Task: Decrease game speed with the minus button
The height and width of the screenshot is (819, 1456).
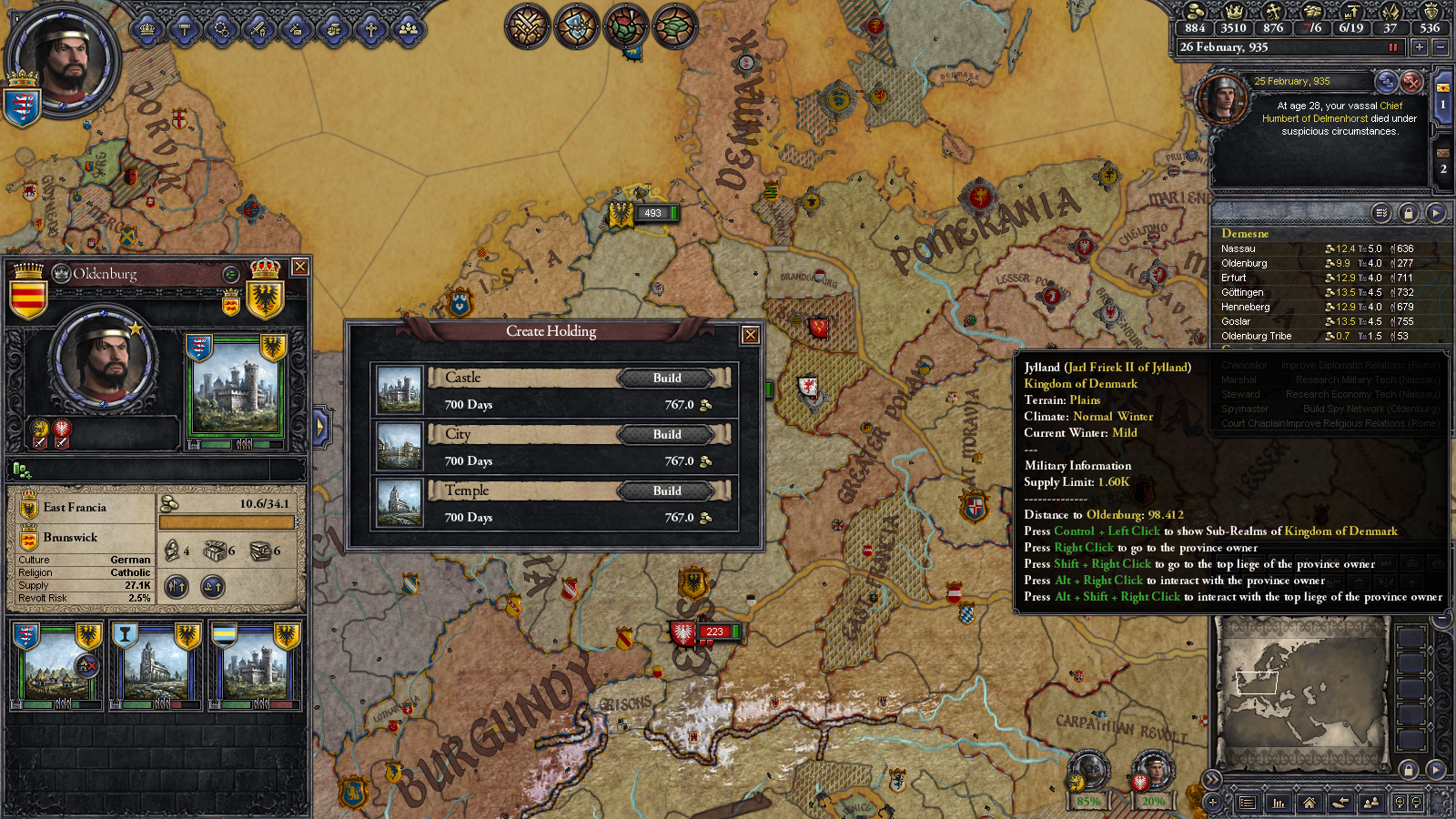Action: (1440, 47)
